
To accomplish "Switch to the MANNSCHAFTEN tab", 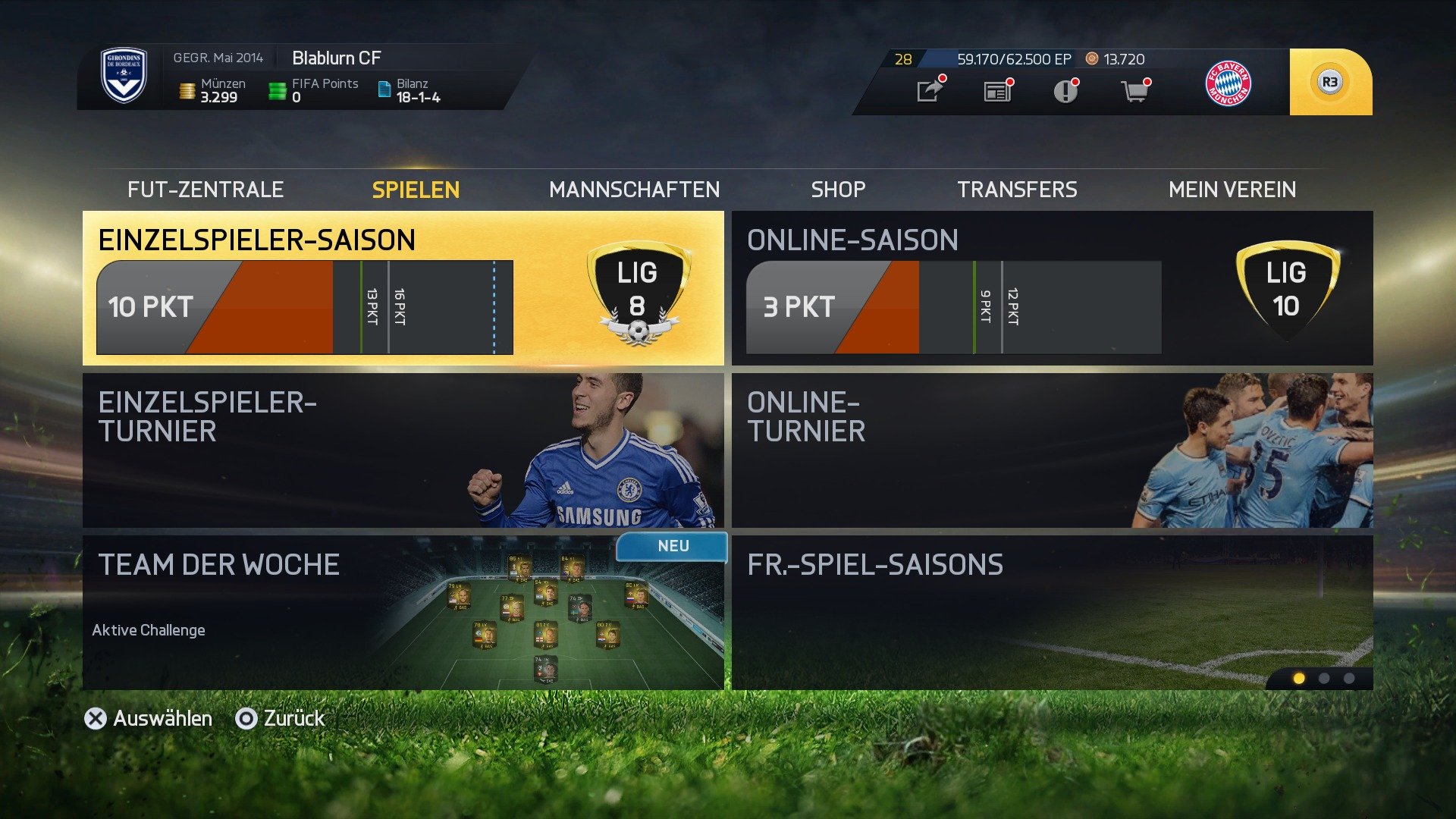I will pos(635,190).
